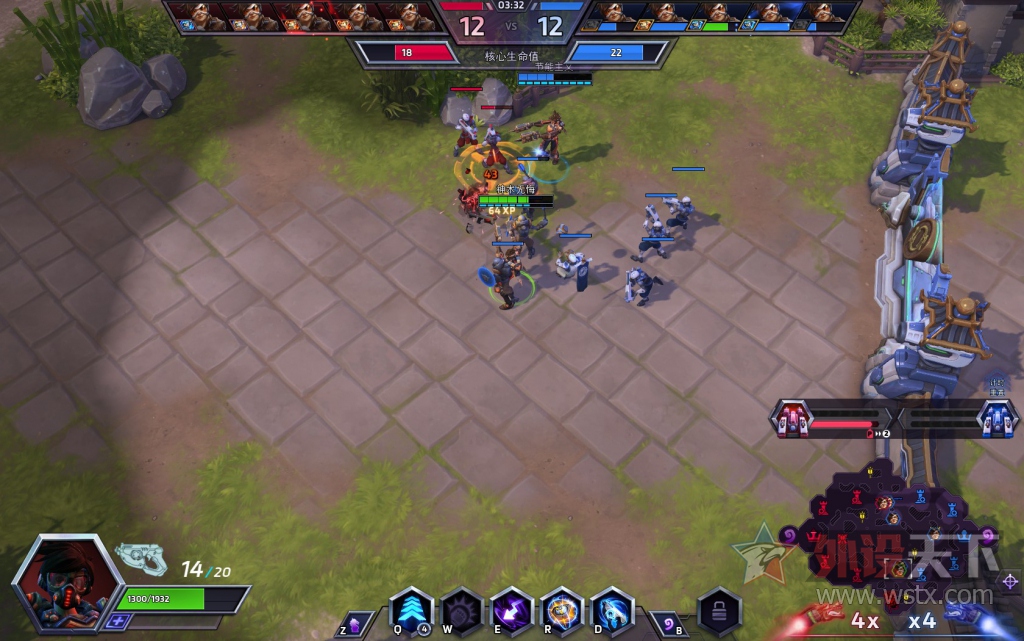1024x641 pixels.
Task: Activate the Q ability with blue arrows
Action: point(412,610)
